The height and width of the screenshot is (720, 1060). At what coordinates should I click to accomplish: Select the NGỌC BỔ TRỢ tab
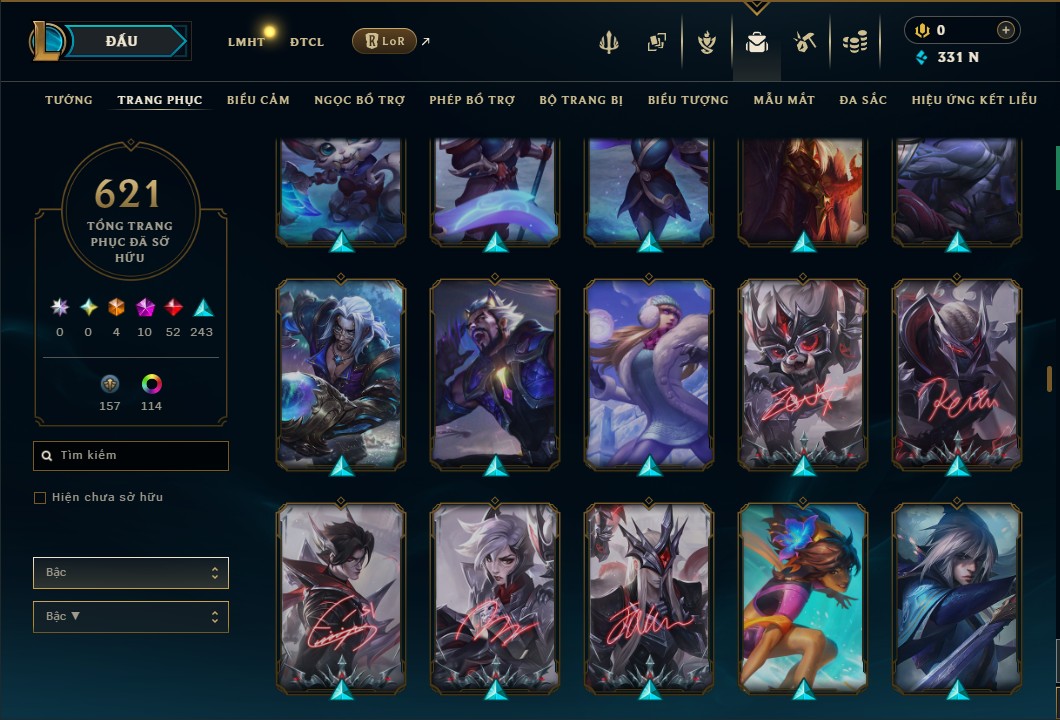359,100
